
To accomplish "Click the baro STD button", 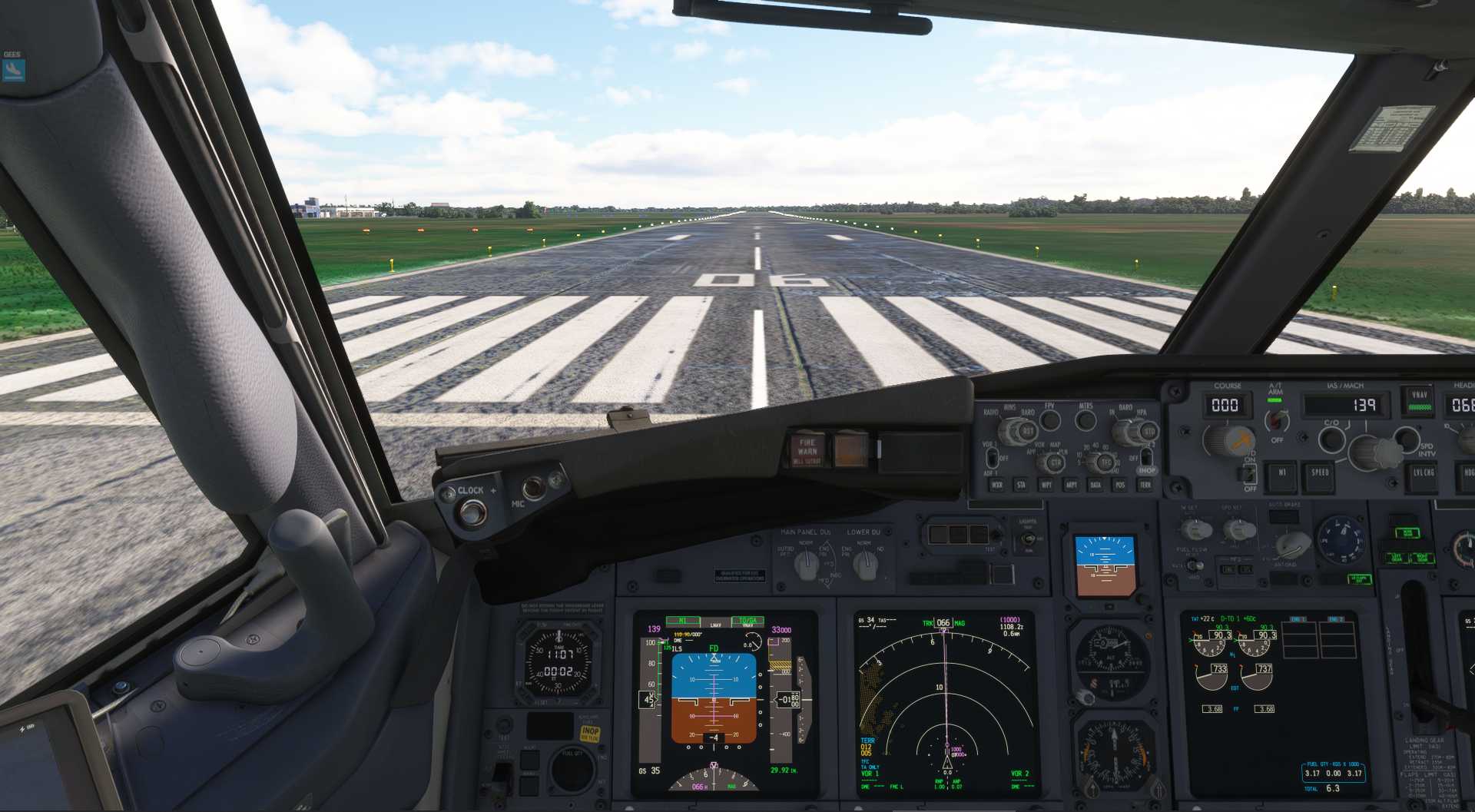I will click(1149, 432).
